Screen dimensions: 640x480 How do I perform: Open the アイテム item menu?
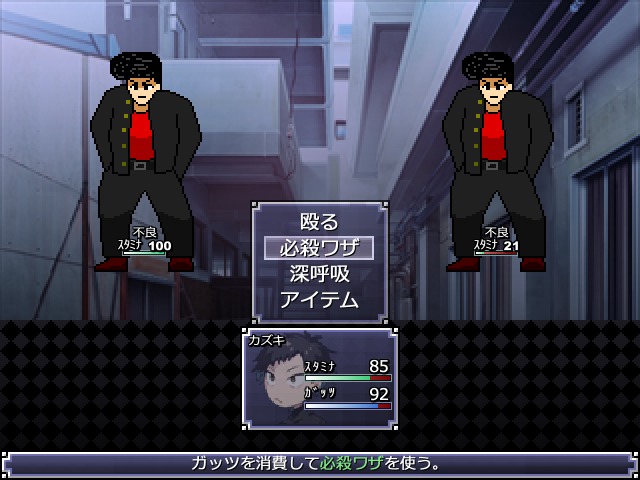tap(319, 299)
